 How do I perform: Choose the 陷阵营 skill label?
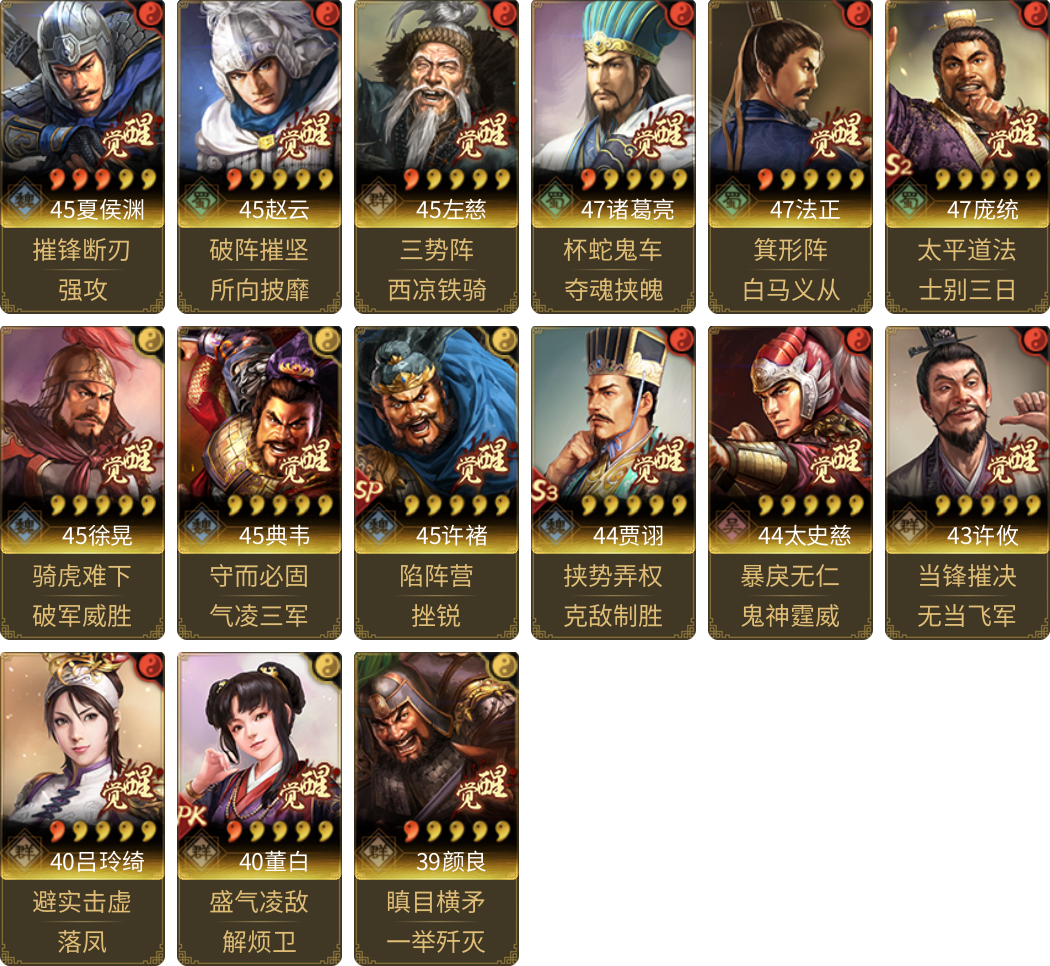(436, 576)
